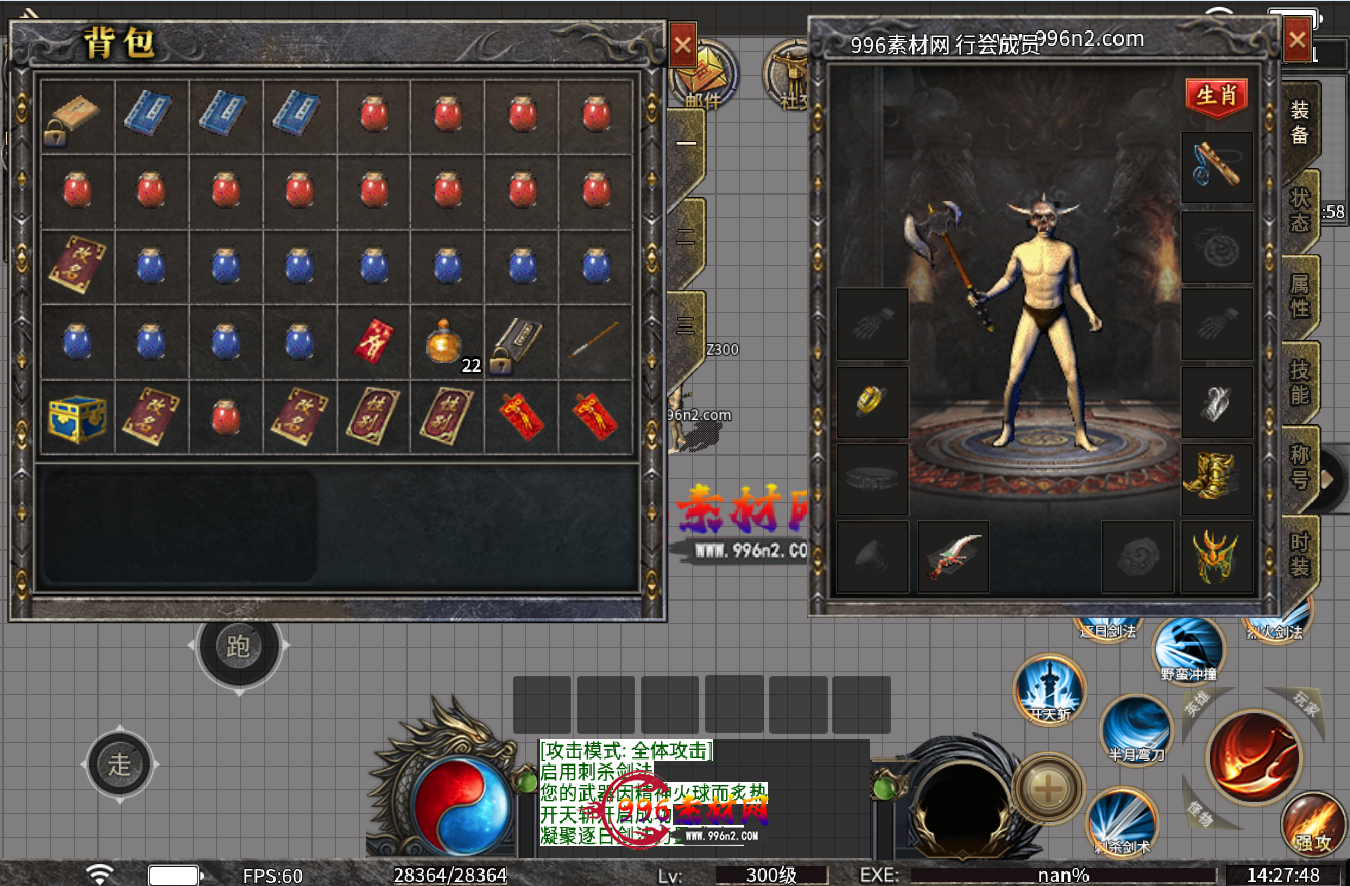Close the 背包 backpack window
The width and height of the screenshot is (1350, 886).
pyautogui.click(x=683, y=45)
